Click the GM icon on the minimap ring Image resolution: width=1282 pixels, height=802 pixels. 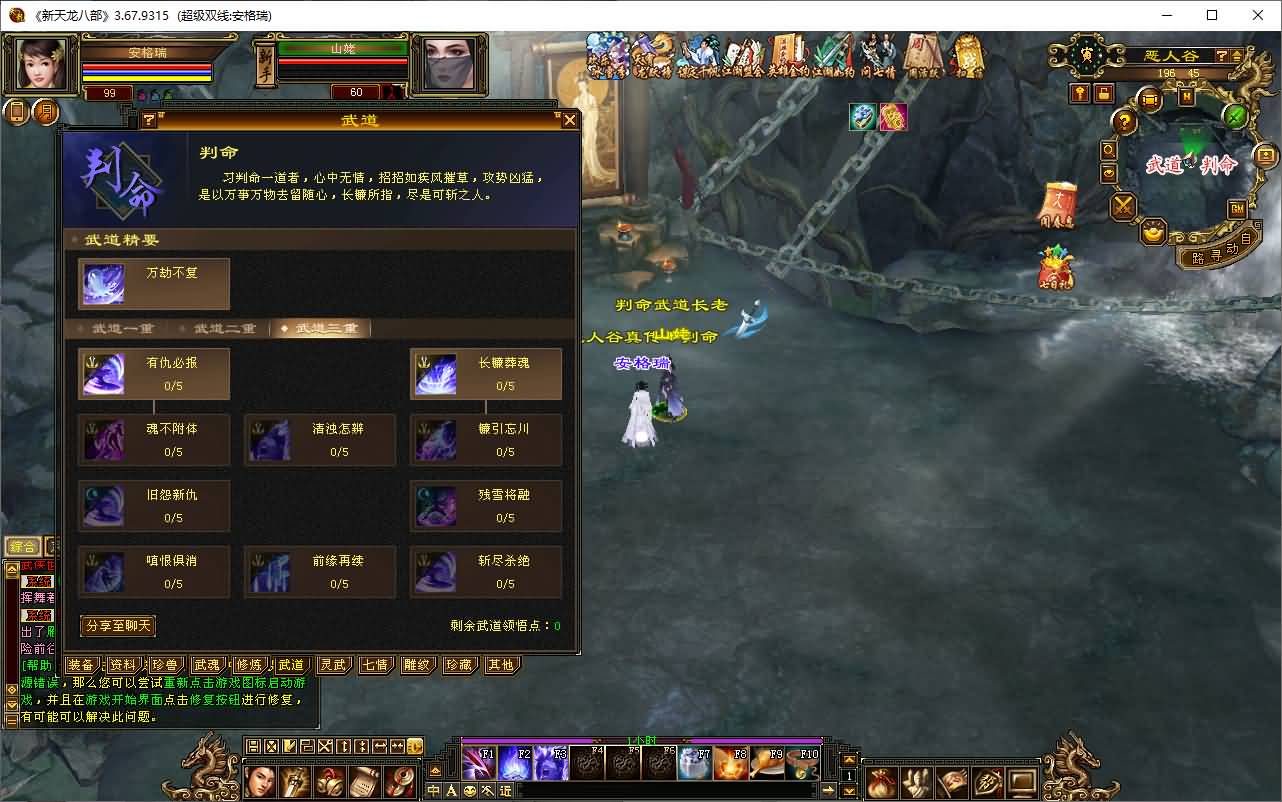pyautogui.click(x=1237, y=208)
